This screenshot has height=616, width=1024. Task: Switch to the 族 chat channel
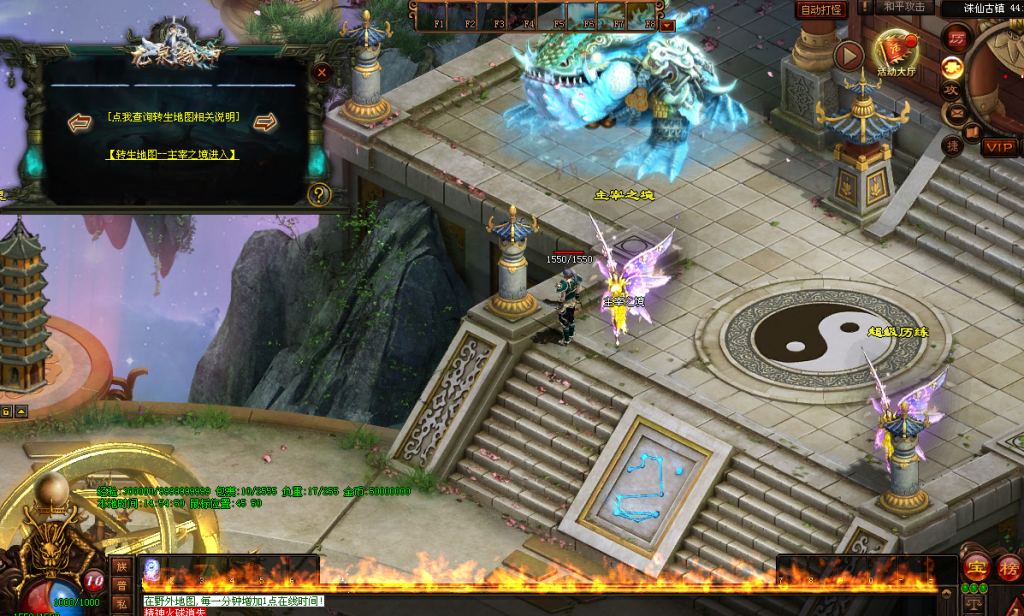click(120, 566)
